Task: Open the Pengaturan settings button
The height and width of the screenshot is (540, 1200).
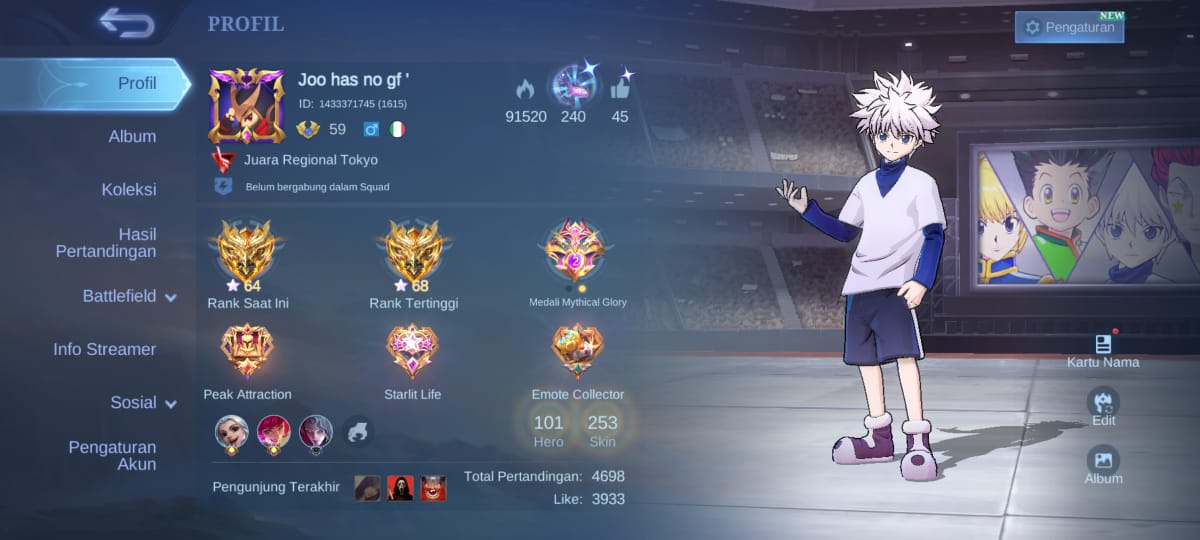Action: pyautogui.click(x=1069, y=27)
